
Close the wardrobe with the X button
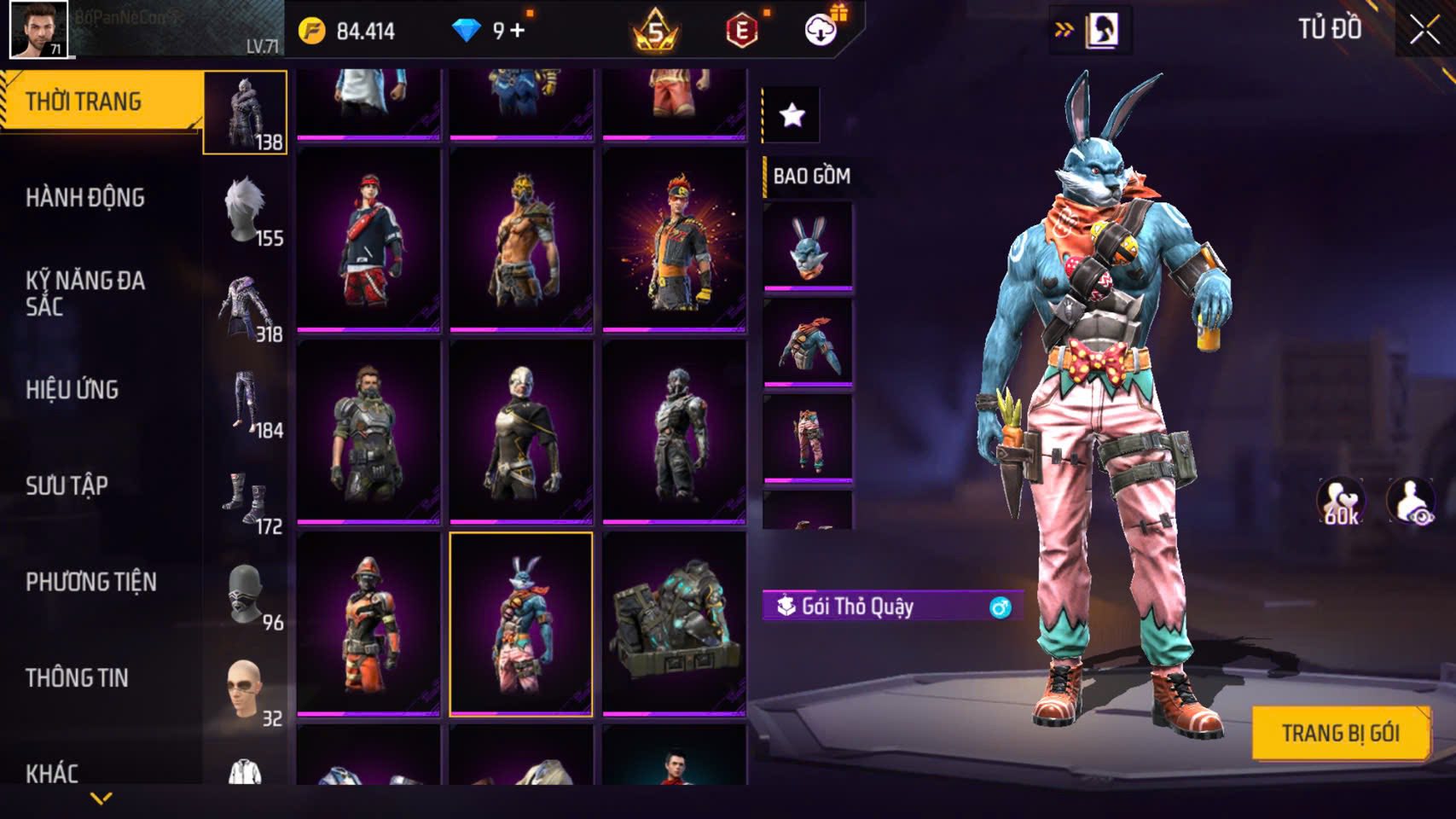1424,30
